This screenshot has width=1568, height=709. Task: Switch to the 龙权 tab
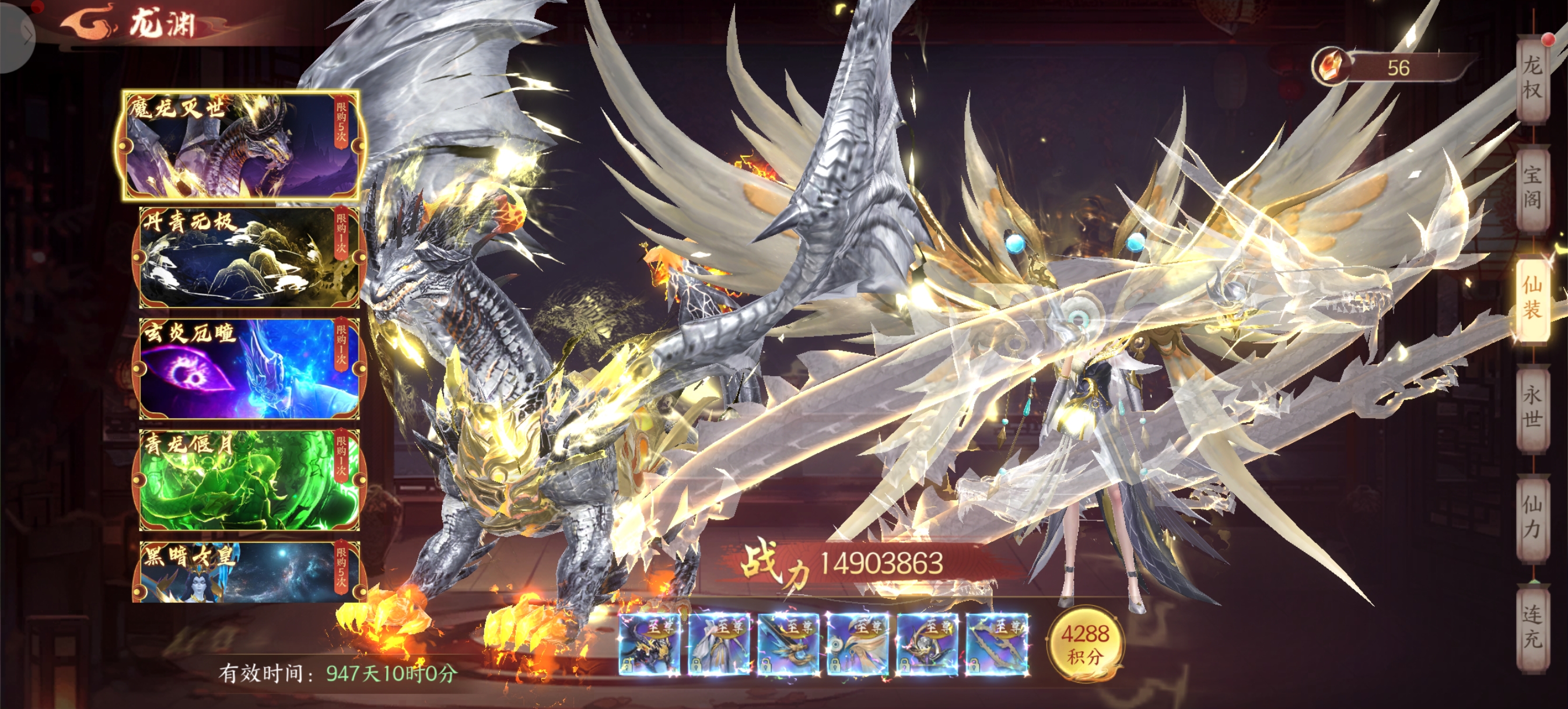[1531, 78]
